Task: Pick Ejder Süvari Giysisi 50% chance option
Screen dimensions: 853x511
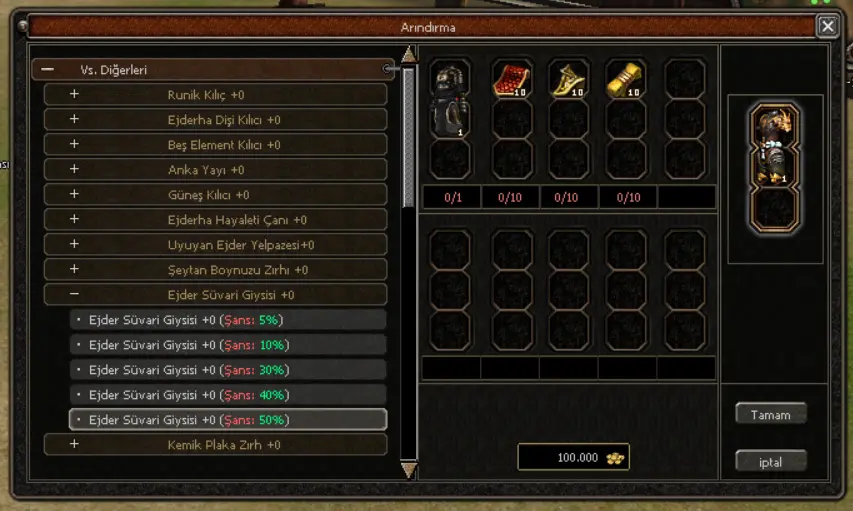Action: (228, 420)
